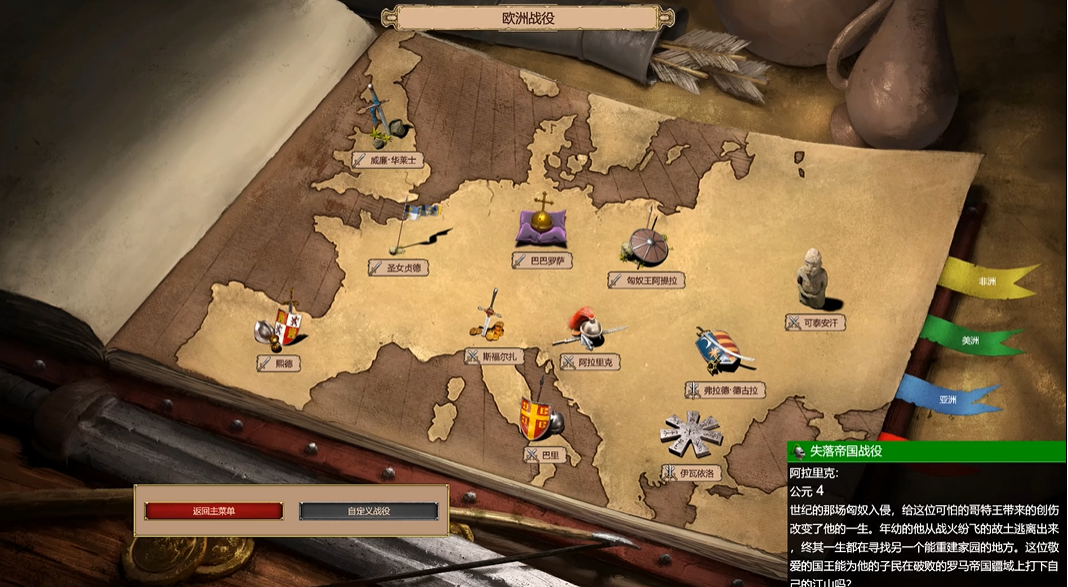This screenshot has width=1068, height=587.
Task: Switch to the yellow 非洲 flag tab
Action: point(988,281)
